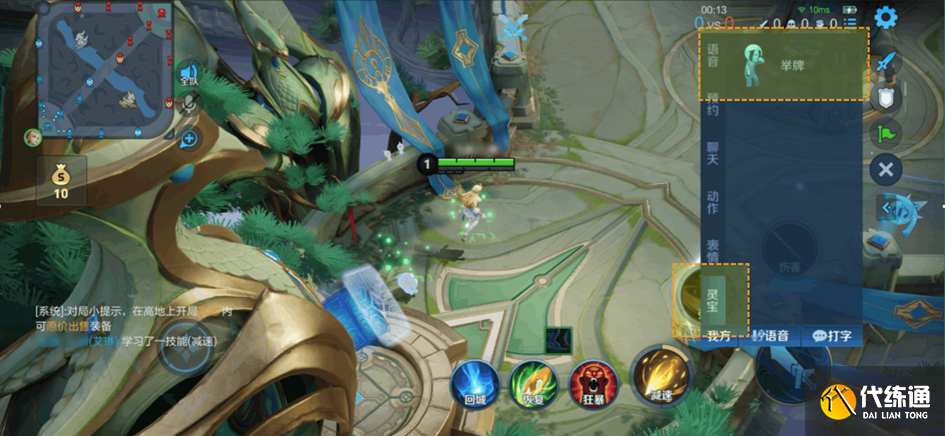Close the quick chat panel with X
Image resolution: width=945 pixels, height=436 pixels.
pos(885,169)
